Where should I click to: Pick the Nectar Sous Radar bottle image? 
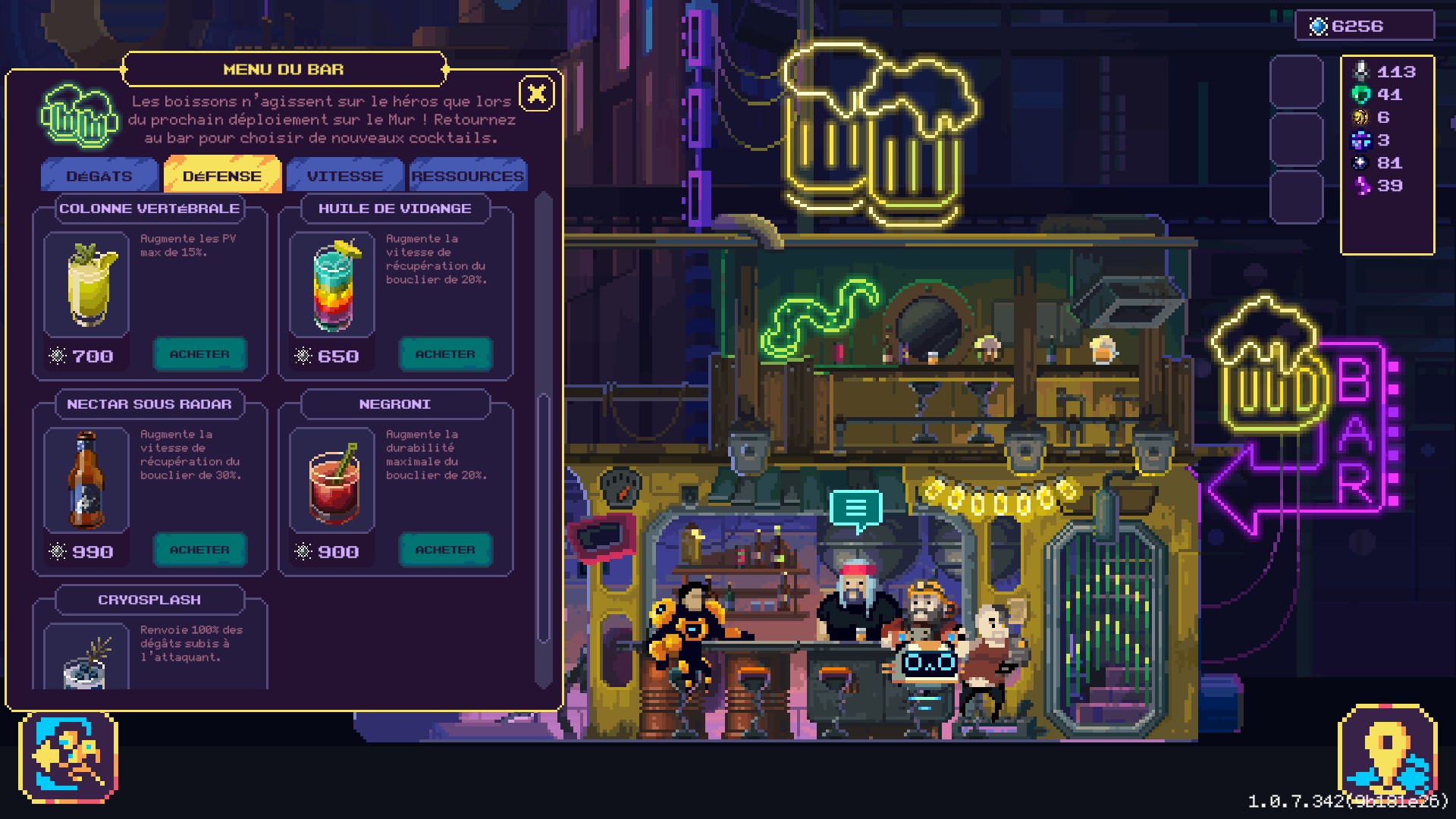tap(86, 480)
